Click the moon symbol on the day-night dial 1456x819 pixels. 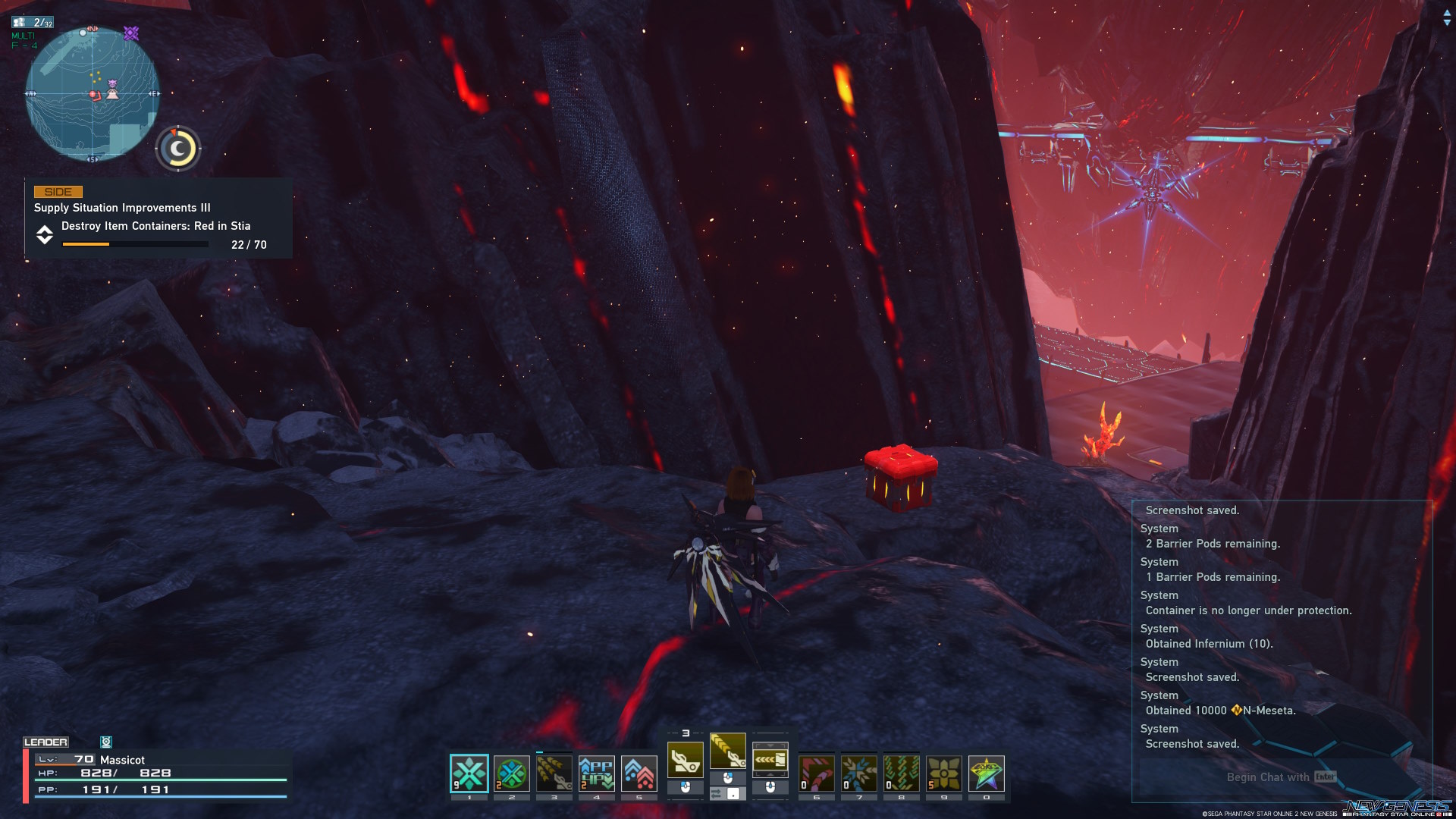(177, 148)
